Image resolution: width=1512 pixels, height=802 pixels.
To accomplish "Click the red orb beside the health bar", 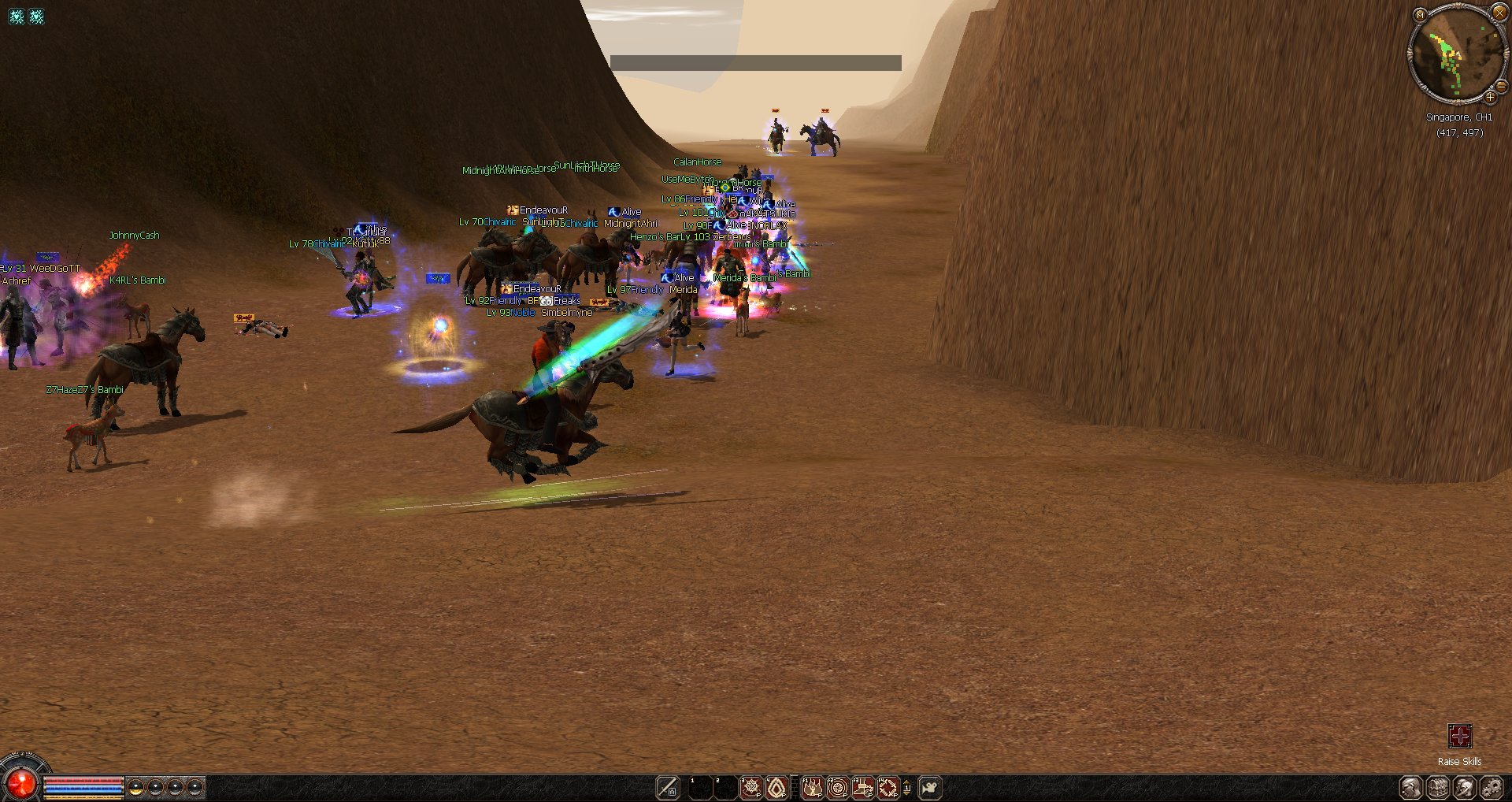I will click(20, 783).
